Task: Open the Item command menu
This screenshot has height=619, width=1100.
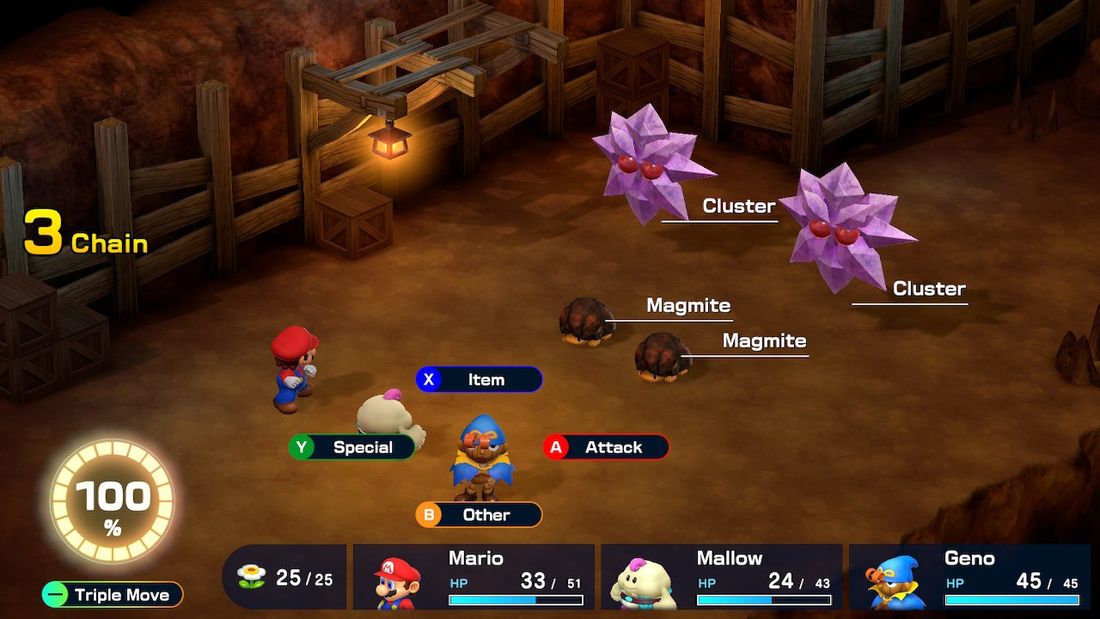Action: (x=479, y=380)
